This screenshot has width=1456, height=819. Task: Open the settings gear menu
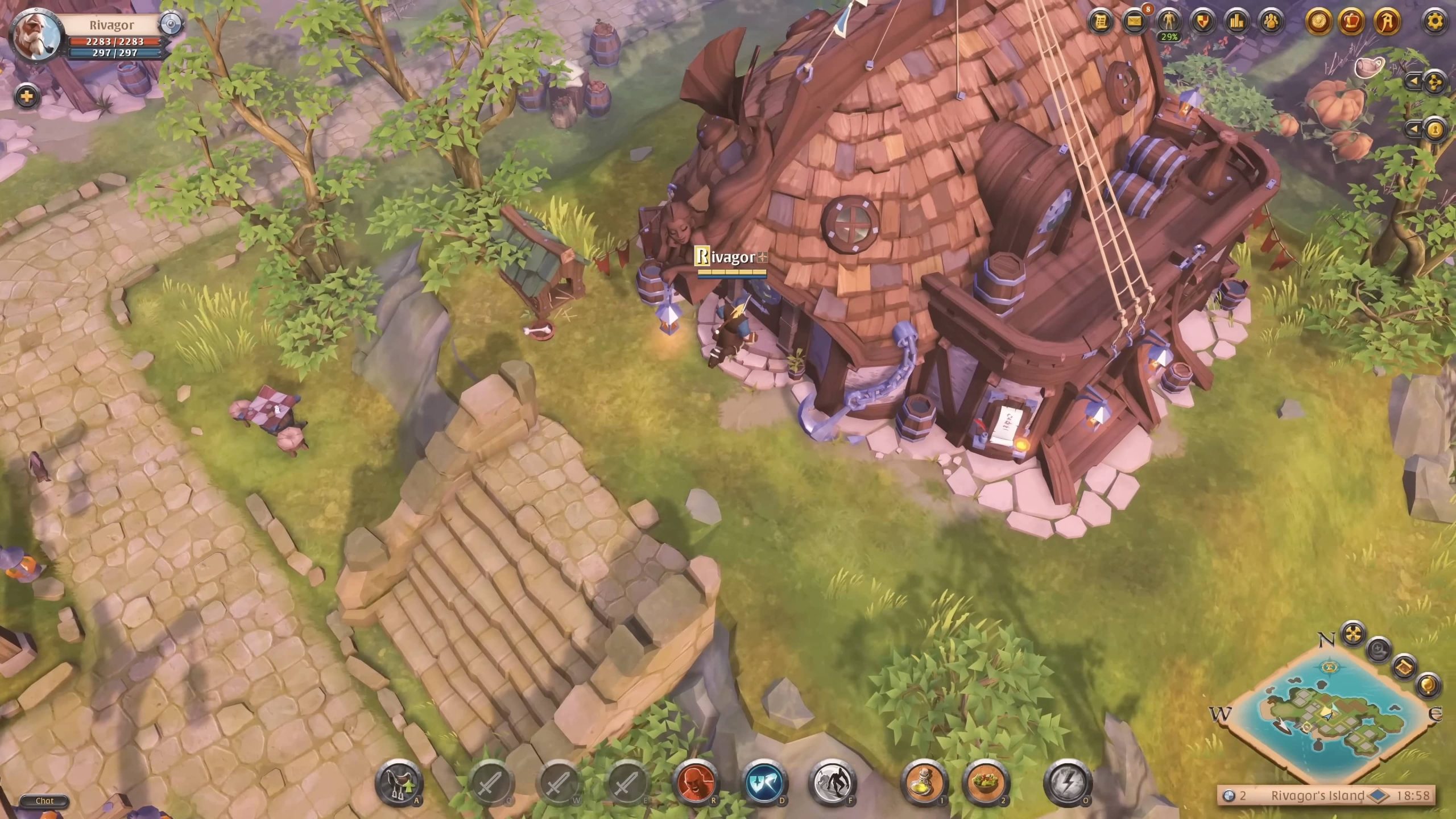point(1436,23)
